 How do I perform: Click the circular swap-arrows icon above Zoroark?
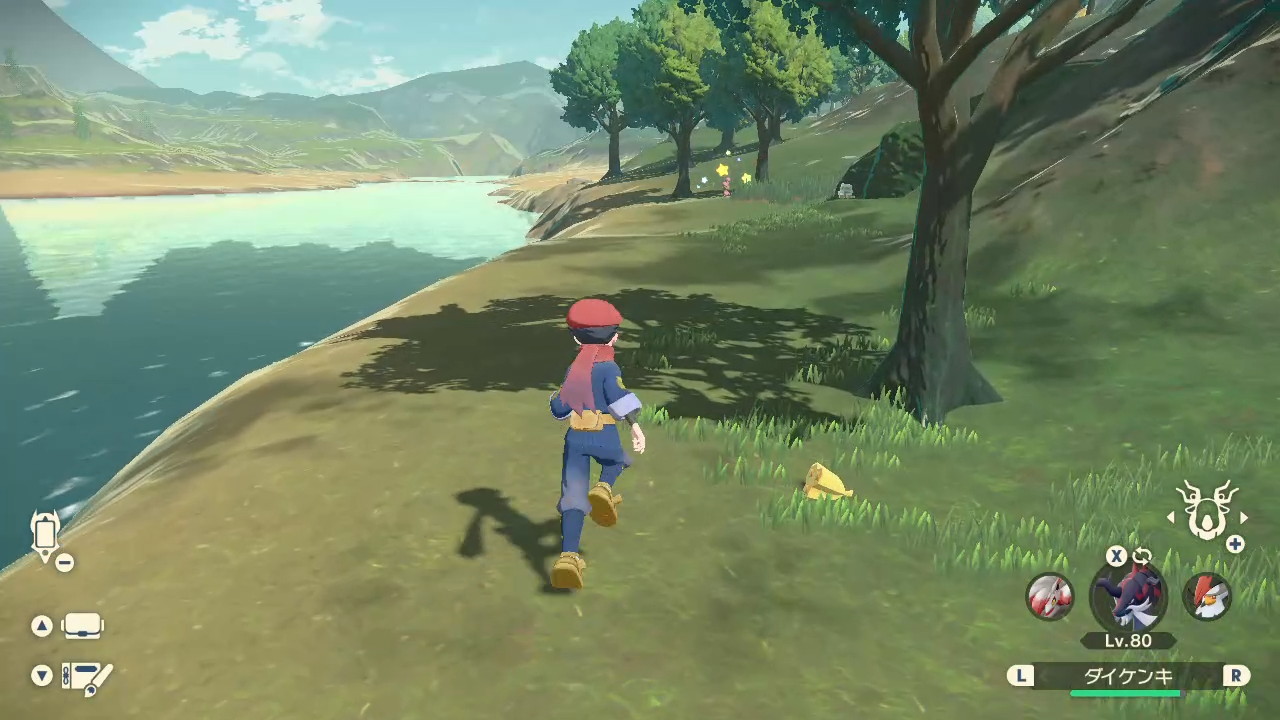coord(1142,556)
